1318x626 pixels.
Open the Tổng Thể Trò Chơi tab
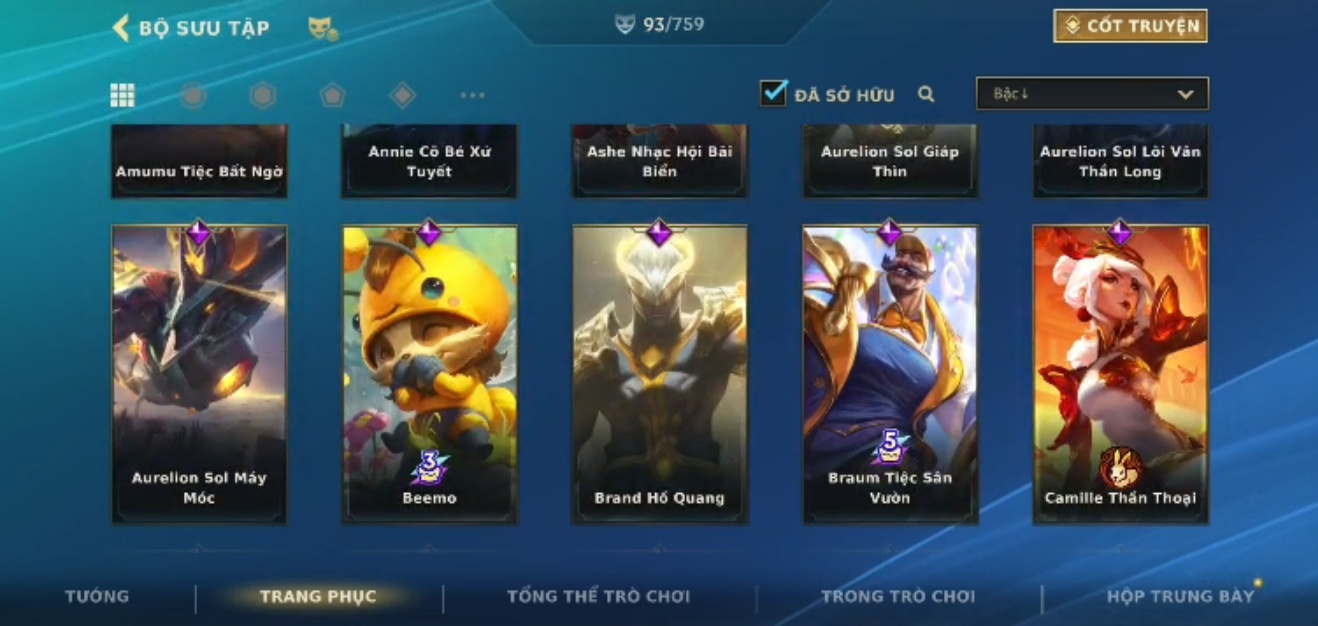coord(598,597)
